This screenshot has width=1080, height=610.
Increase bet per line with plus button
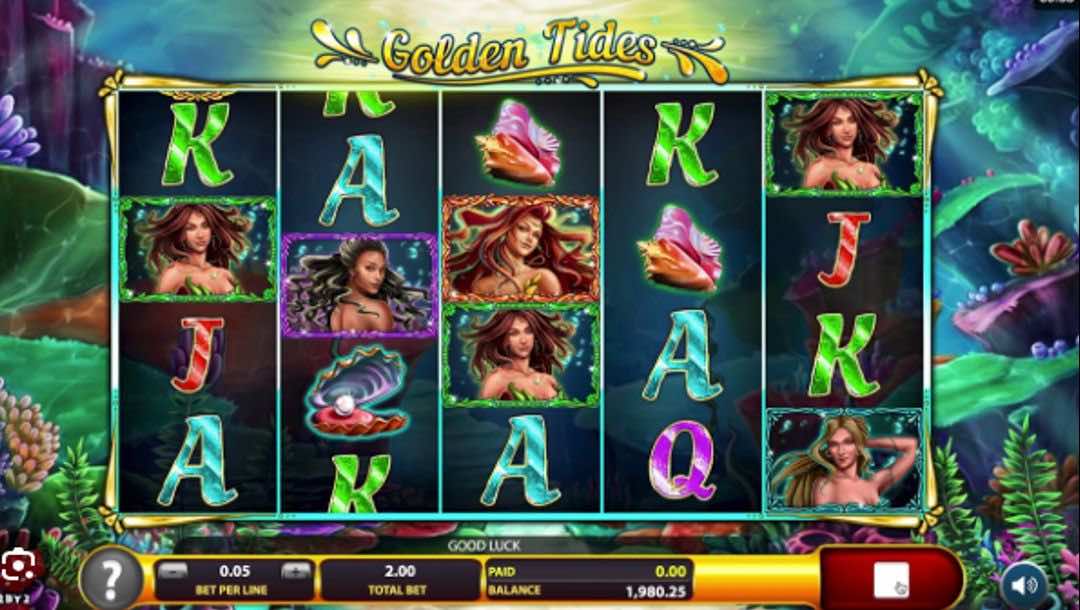pos(295,571)
